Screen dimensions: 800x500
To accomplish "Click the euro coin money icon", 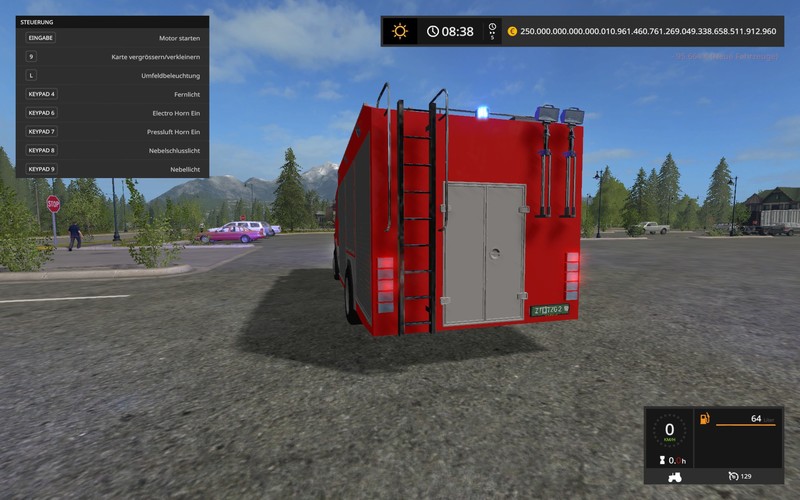I will (512, 31).
